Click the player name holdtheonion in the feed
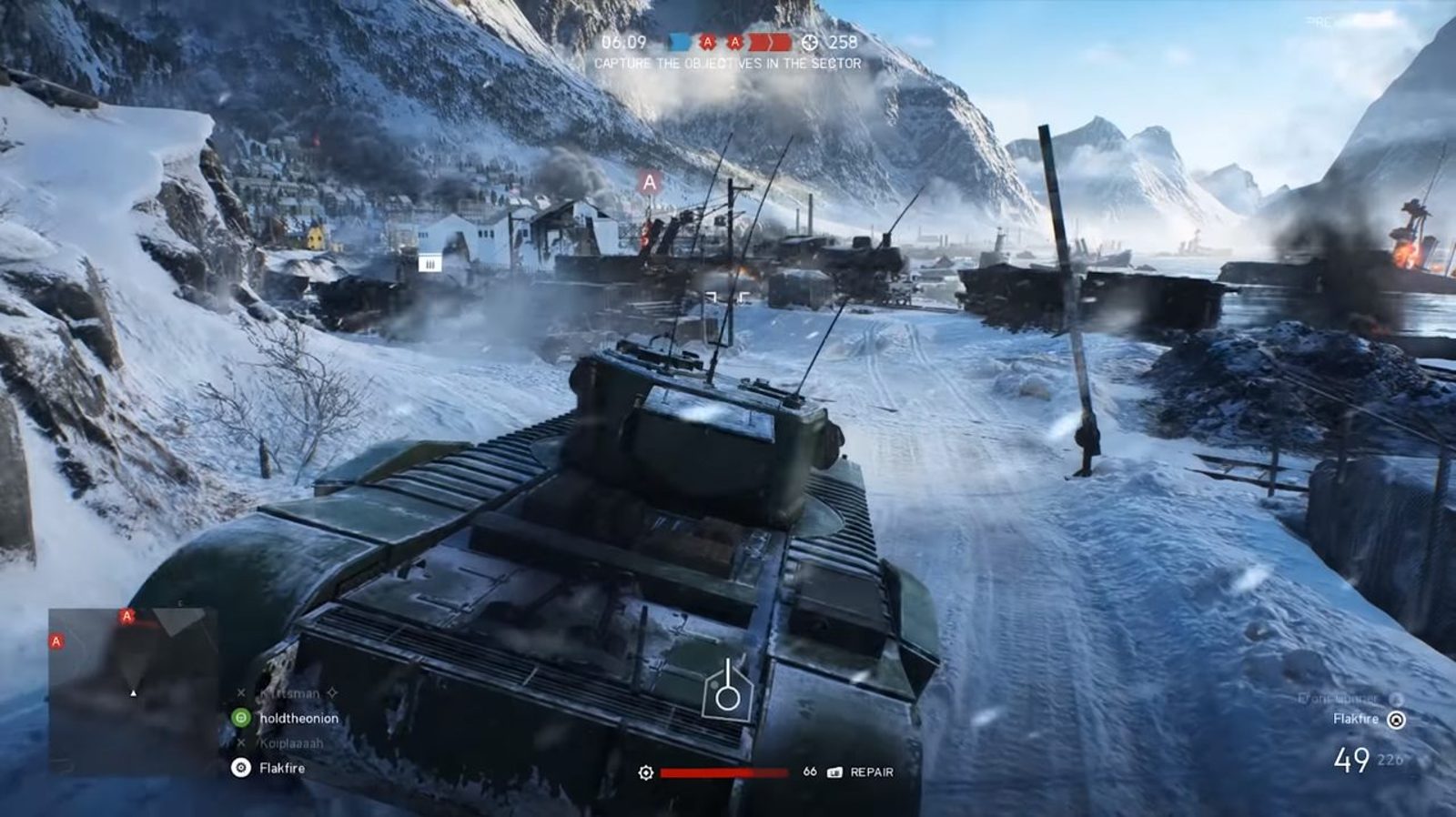 click(x=302, y=718)
